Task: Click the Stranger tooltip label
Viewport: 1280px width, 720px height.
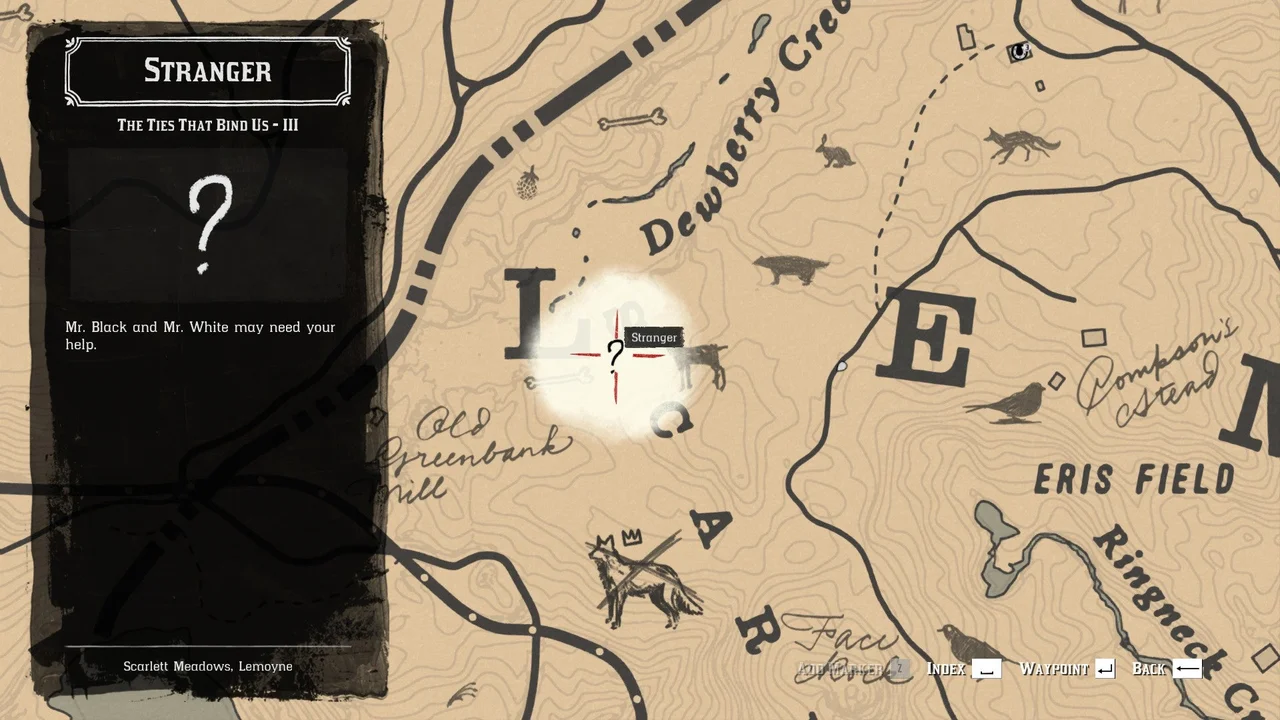Action: pyautogui.click(x=653, y=337)
